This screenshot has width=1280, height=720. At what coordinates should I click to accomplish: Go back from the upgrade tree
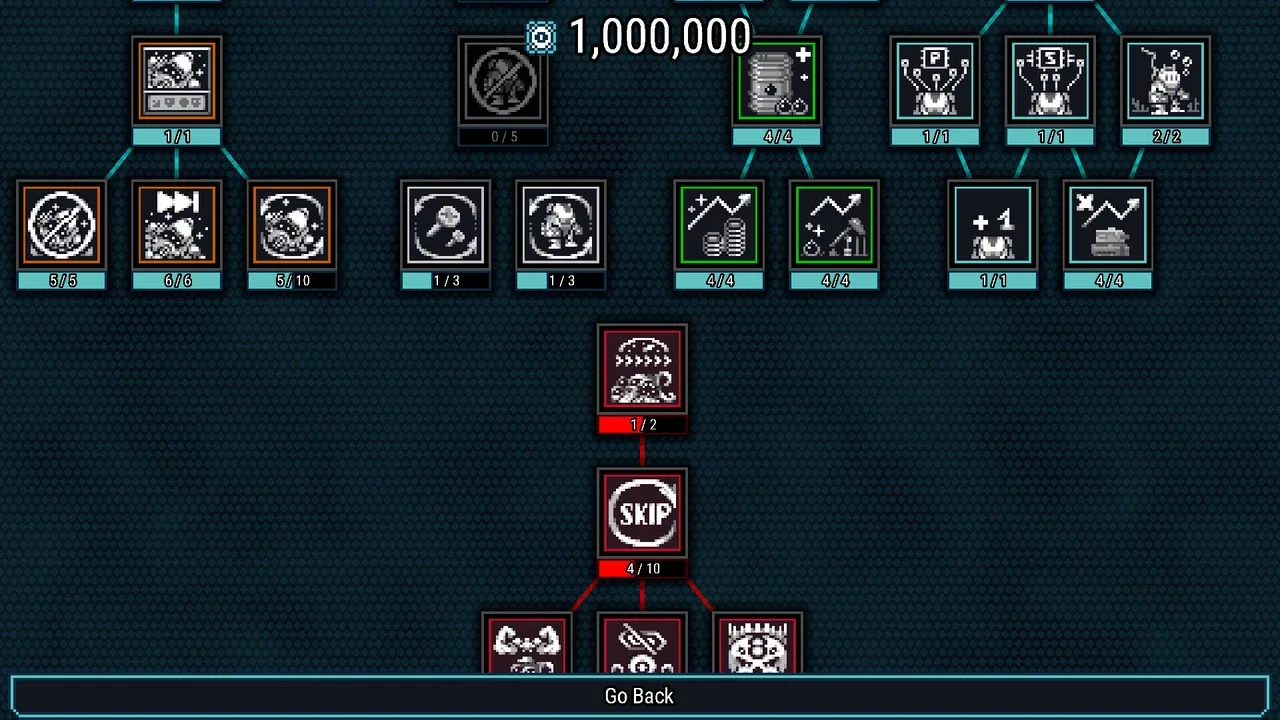tap(639, 696)
